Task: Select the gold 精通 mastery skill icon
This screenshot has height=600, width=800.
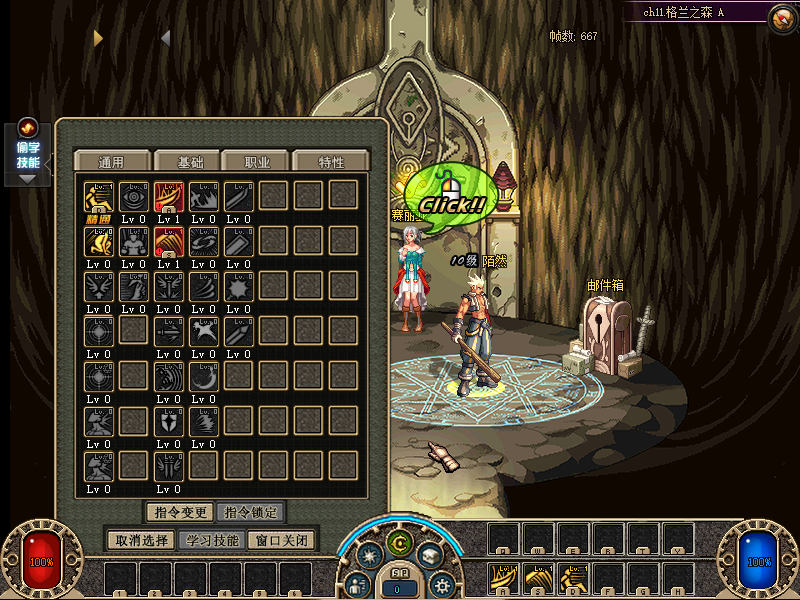Action: (98, 196)
